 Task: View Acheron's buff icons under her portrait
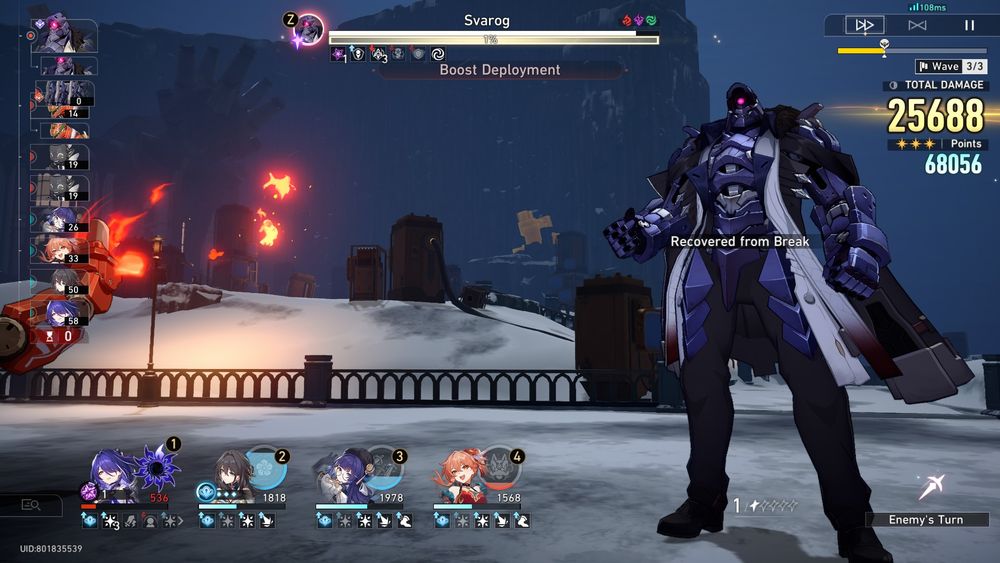click(x=132, y=521)
